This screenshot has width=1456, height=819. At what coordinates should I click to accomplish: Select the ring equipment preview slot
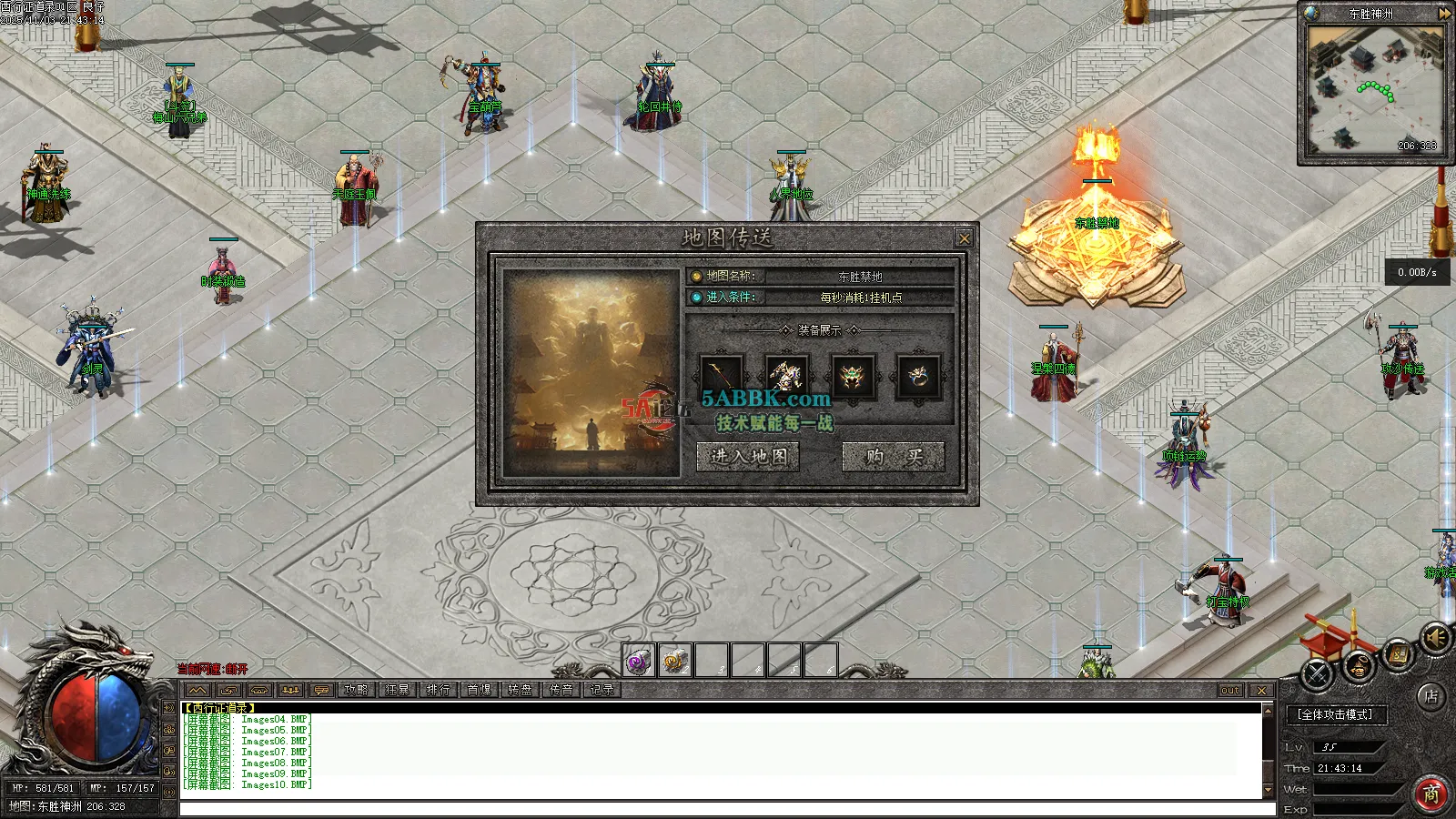click(x=918, y=376)
